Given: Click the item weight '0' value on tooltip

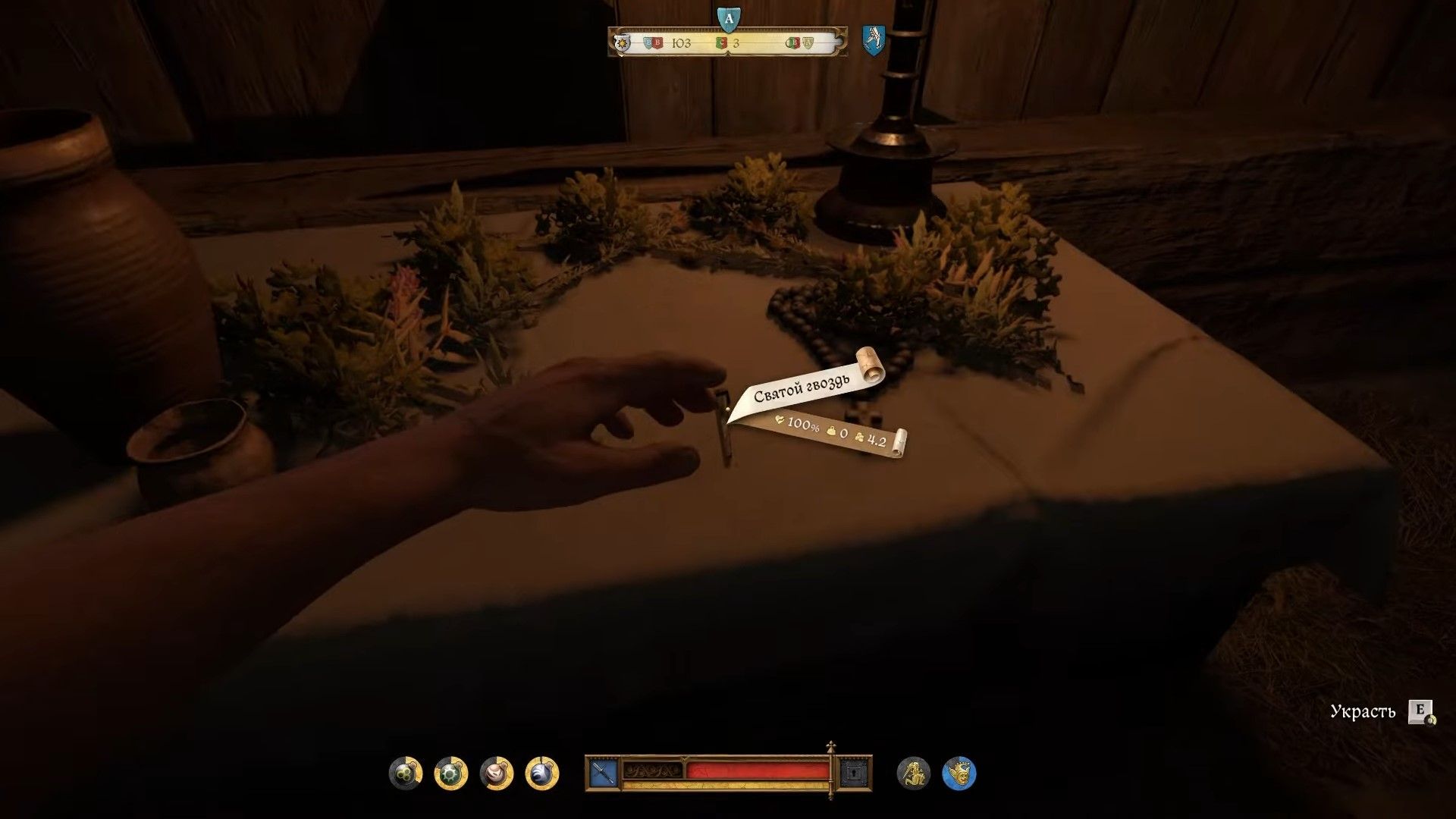Looking at the screenshot, I should [843, 434].
